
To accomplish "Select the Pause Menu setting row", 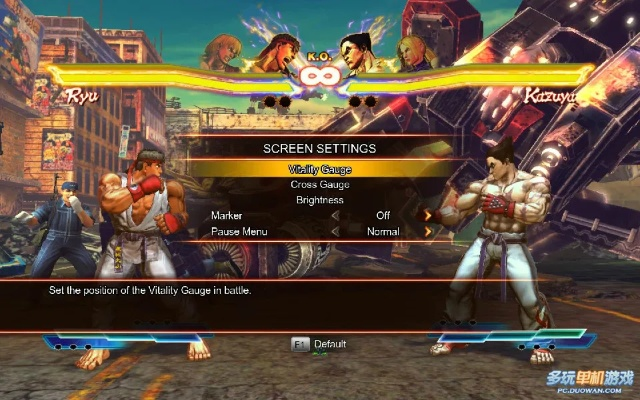I will 239,231.
